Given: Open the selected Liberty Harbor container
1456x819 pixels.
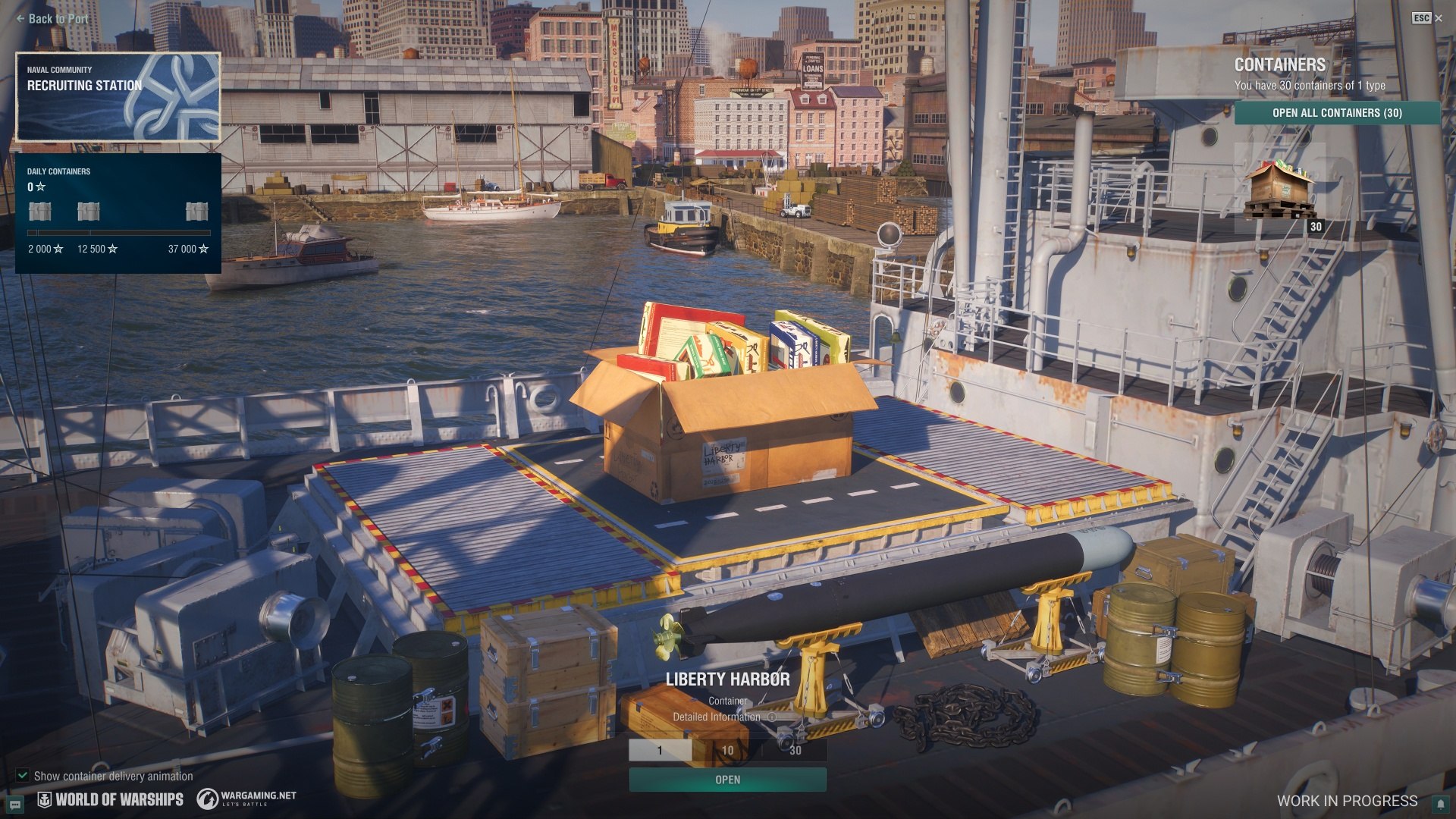Looking at the screenshot, I should click(x=727, y=780).
